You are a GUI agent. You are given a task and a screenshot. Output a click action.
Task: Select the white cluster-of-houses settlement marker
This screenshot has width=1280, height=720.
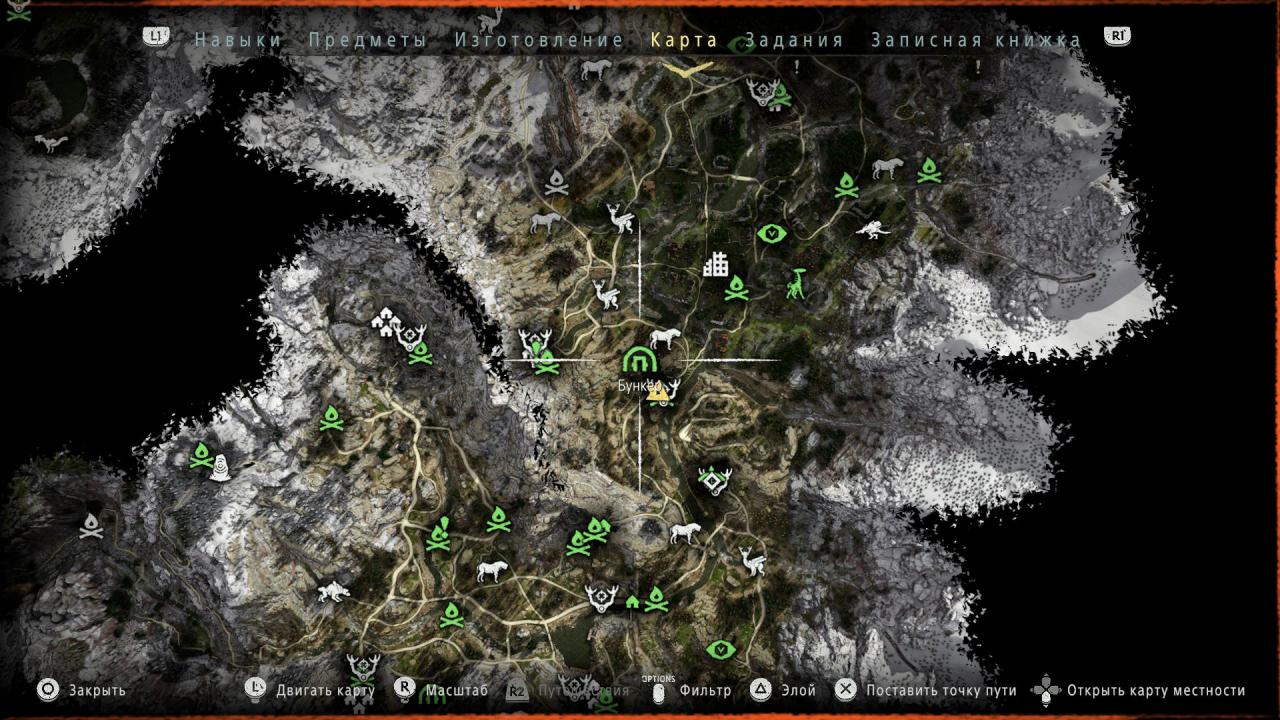(x=384, y=321)
